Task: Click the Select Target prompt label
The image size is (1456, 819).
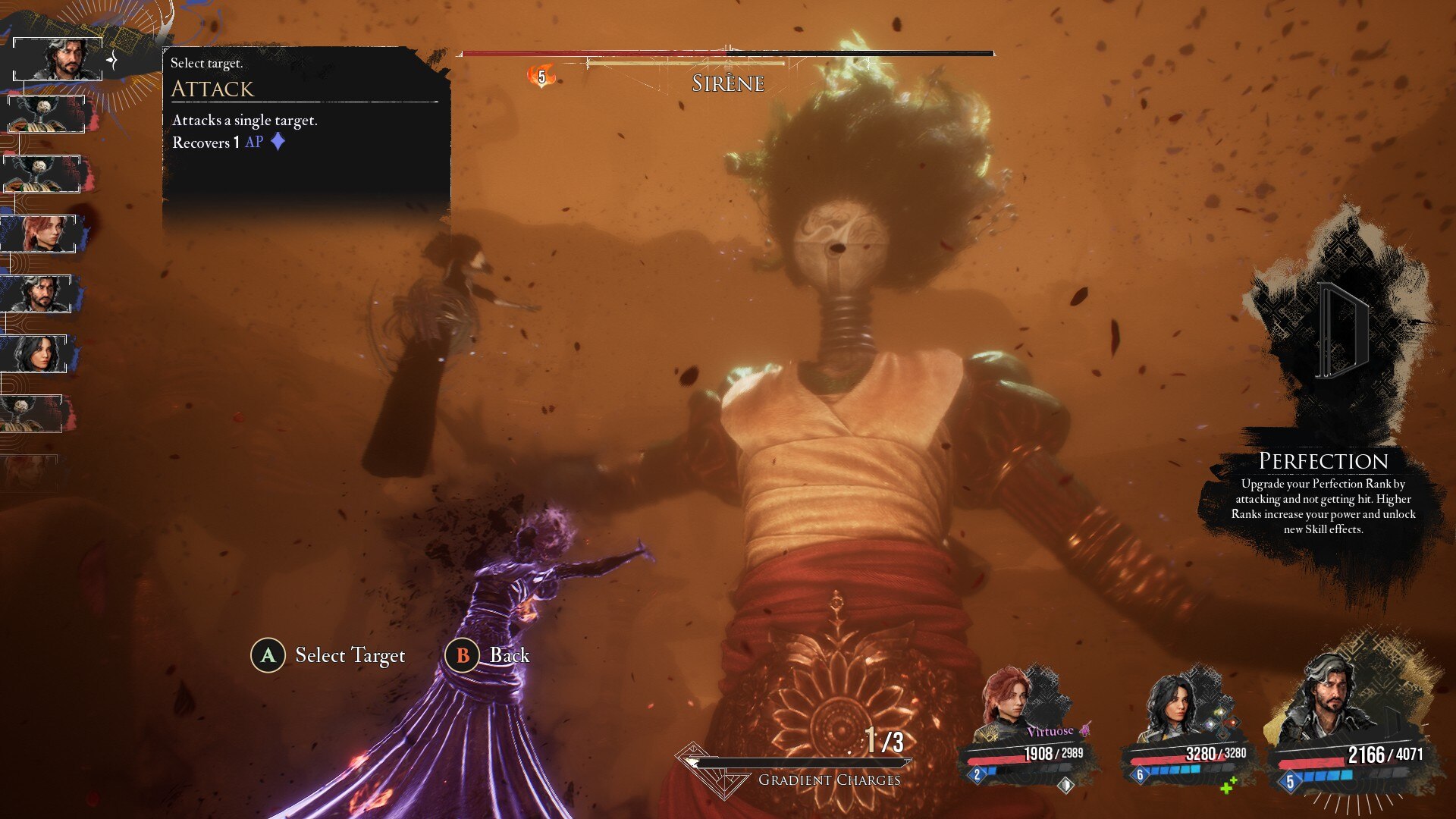Action: 350,655
